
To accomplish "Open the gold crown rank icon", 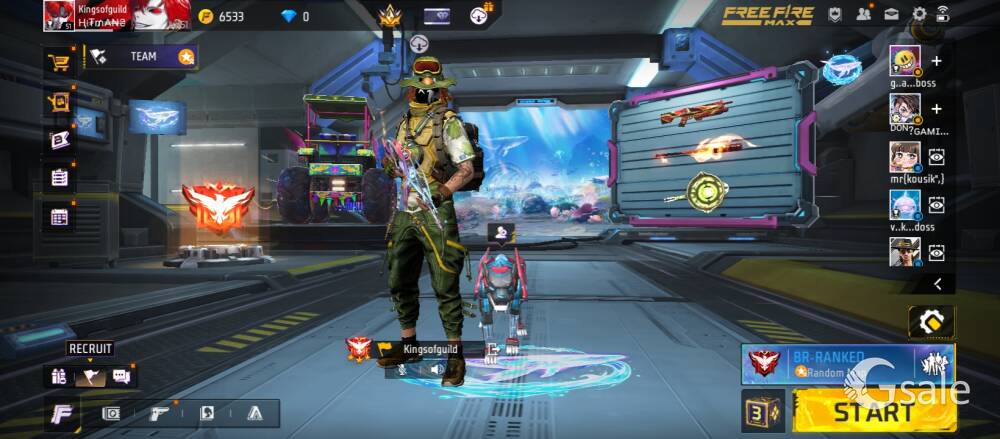I will (x=389, y=16).
